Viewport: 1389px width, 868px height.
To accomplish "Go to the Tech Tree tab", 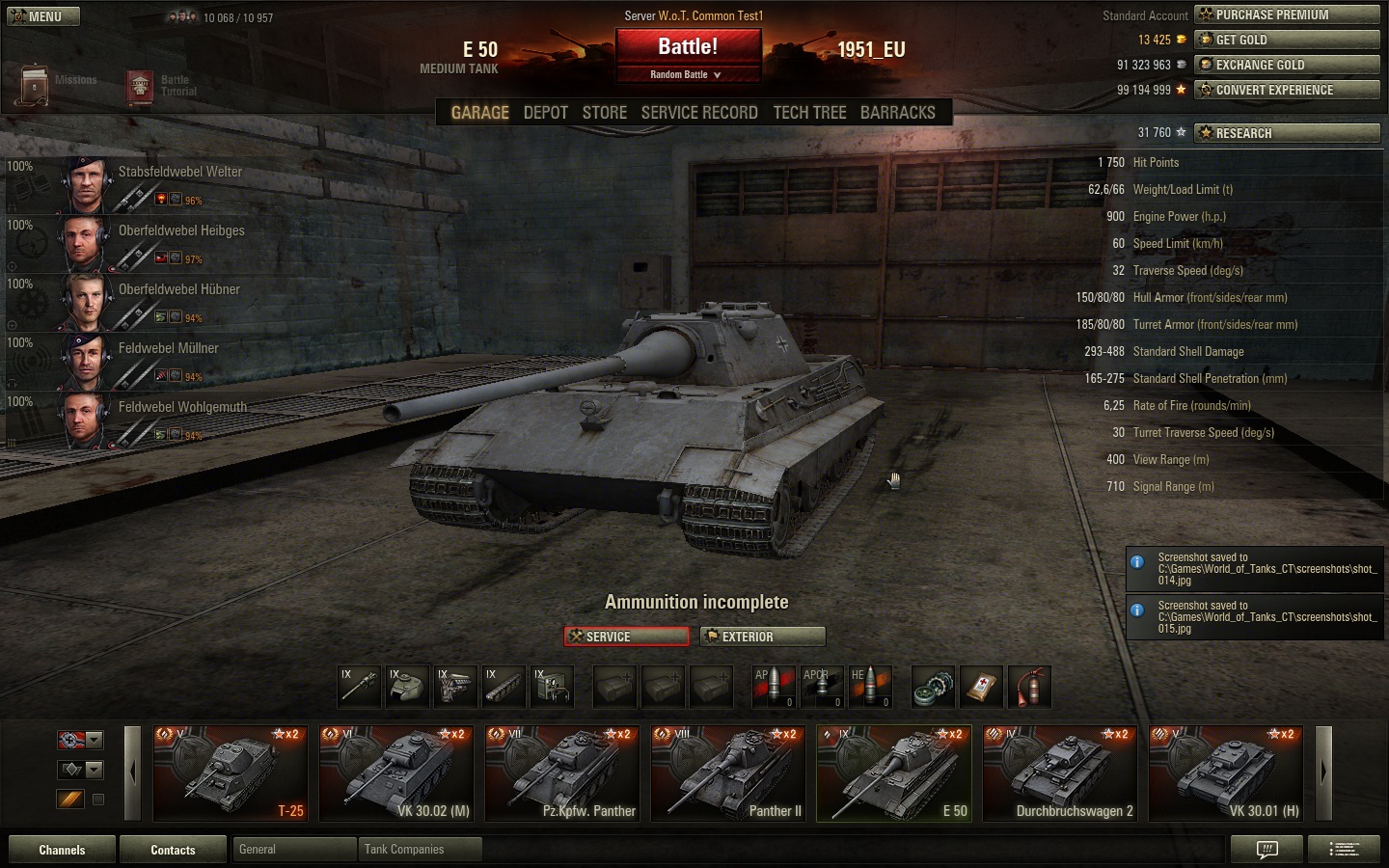I will 809,113.
